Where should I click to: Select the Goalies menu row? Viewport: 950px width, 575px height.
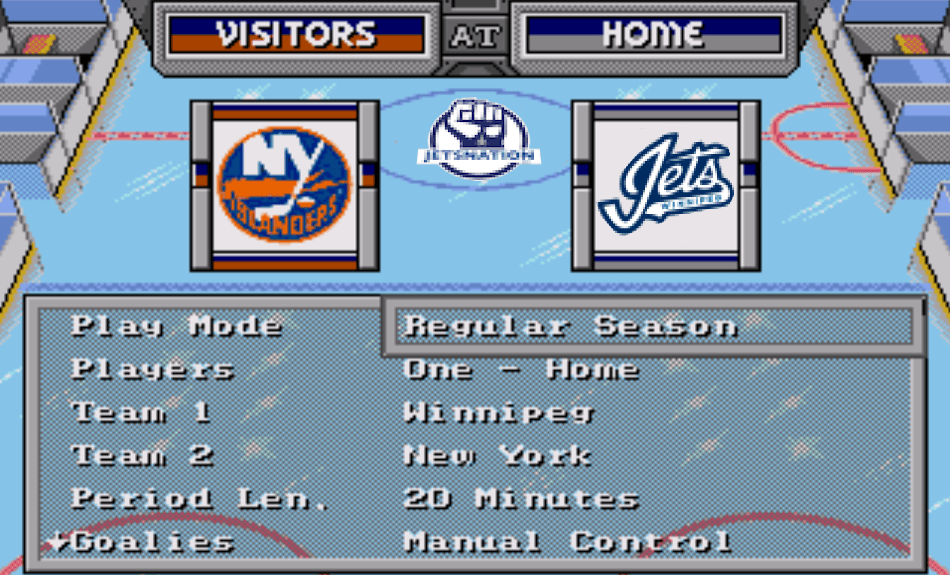153,542
